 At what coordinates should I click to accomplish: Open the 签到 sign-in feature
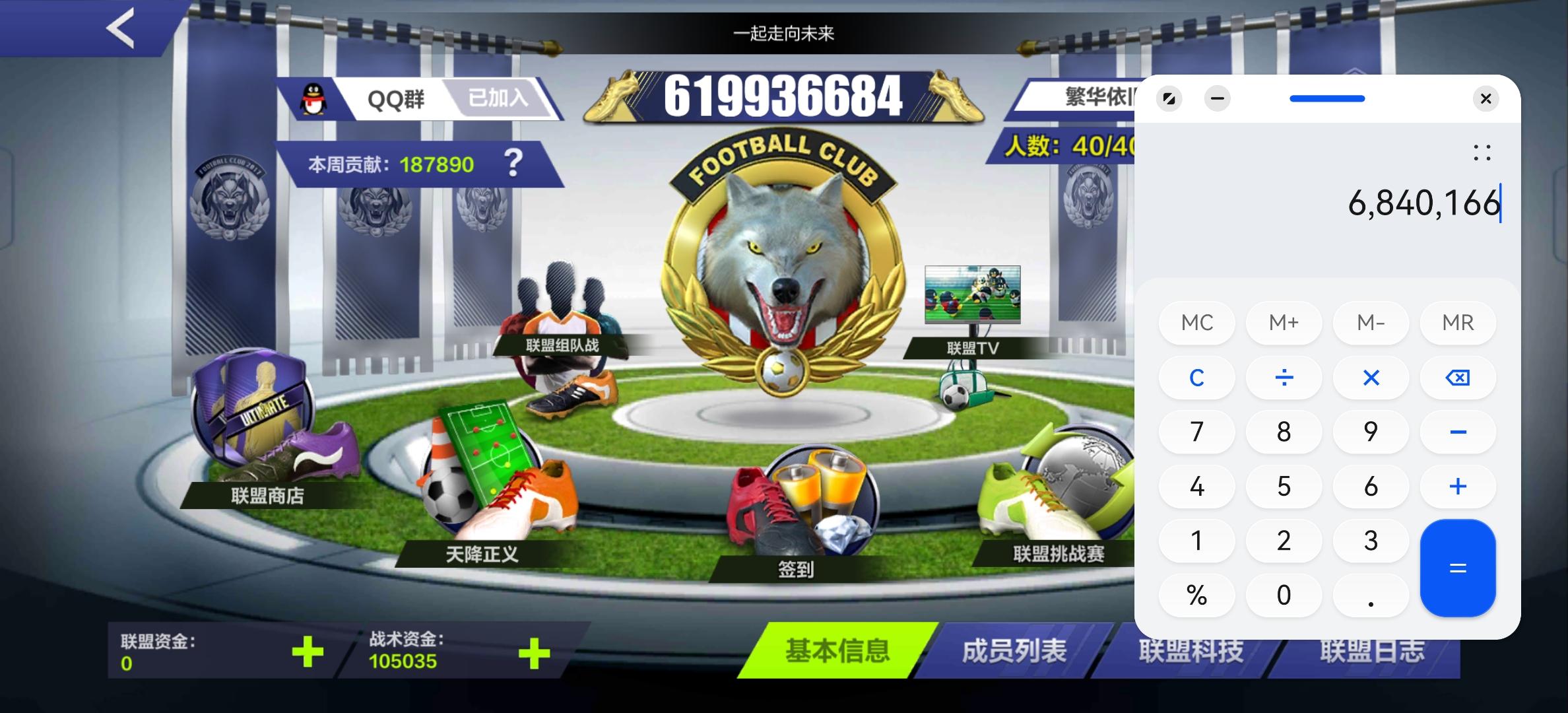coord(805,522)
